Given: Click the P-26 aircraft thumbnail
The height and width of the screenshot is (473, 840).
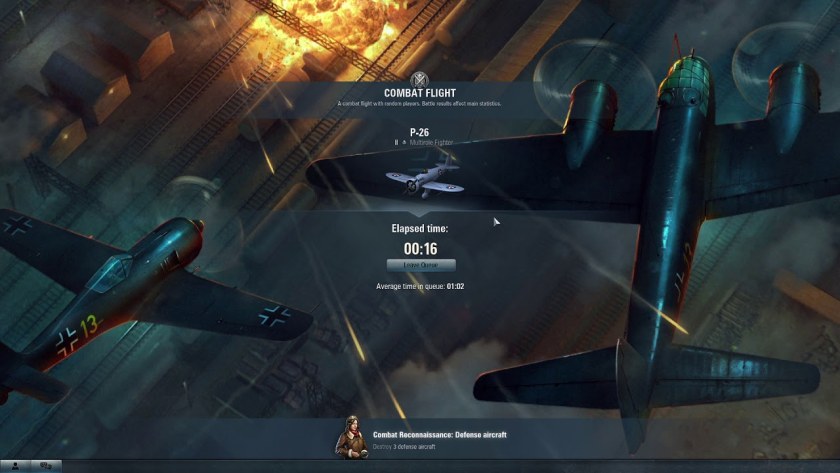Looking at the screenshot, I should (x=421, y=179).
